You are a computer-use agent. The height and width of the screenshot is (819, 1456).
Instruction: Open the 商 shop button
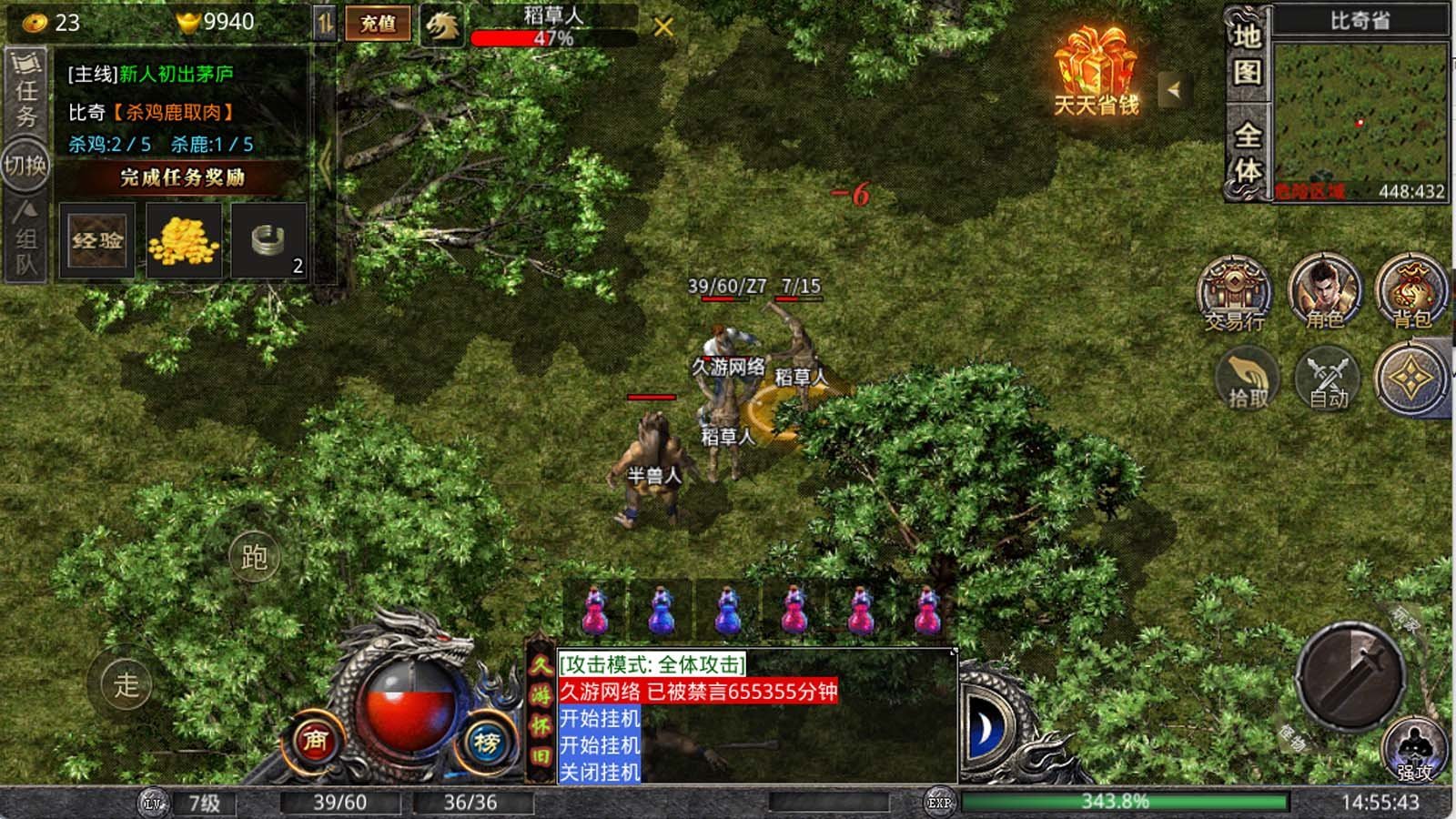coord(315,742)
